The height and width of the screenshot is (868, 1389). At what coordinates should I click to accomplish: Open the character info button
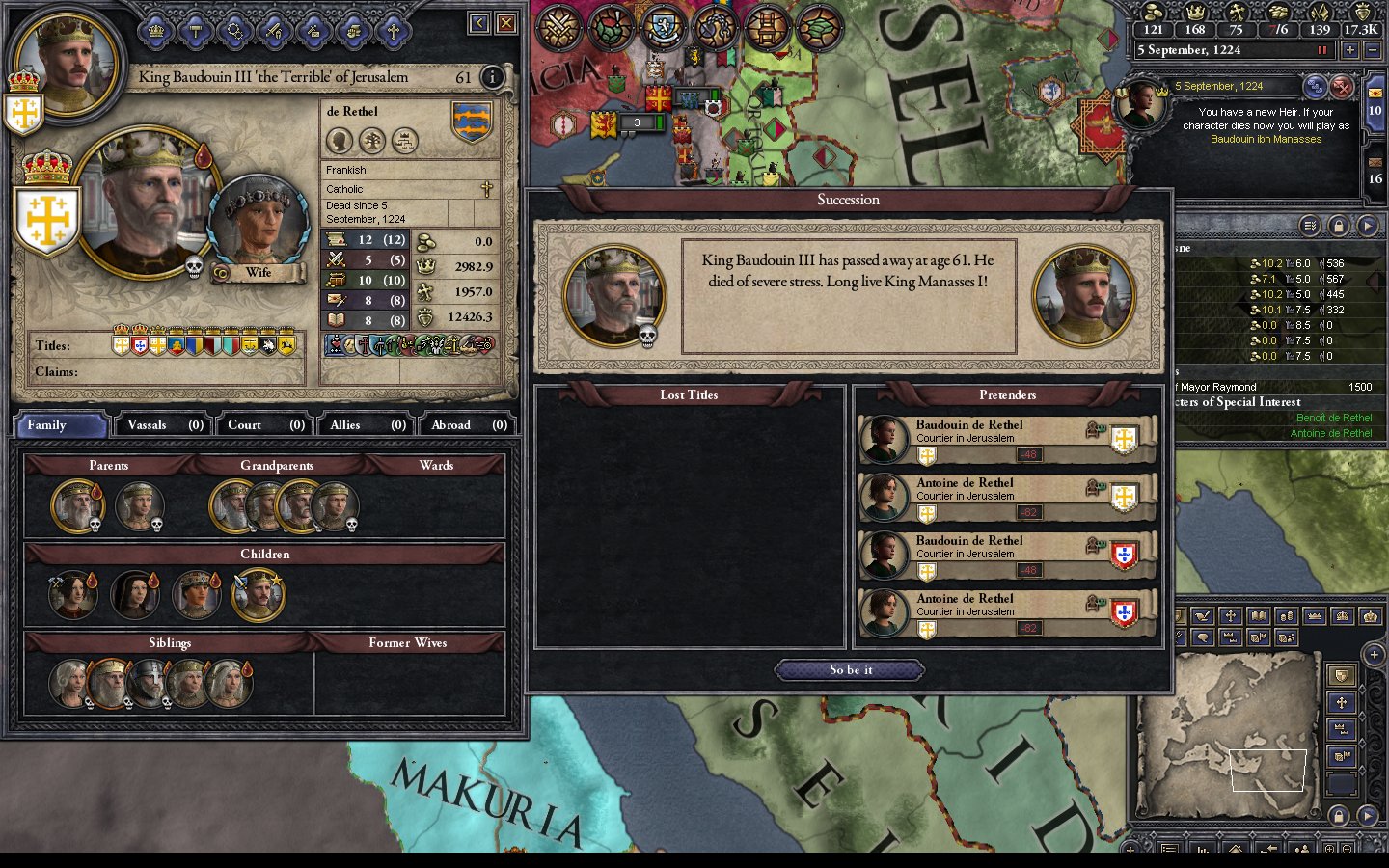tap(492, 77)
